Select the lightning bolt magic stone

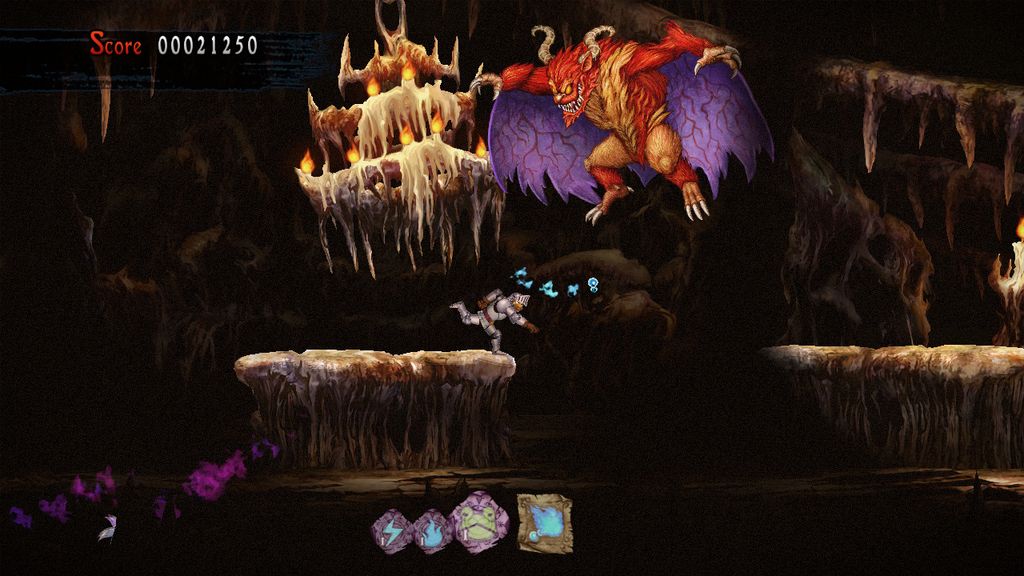(x=391, y=529)
